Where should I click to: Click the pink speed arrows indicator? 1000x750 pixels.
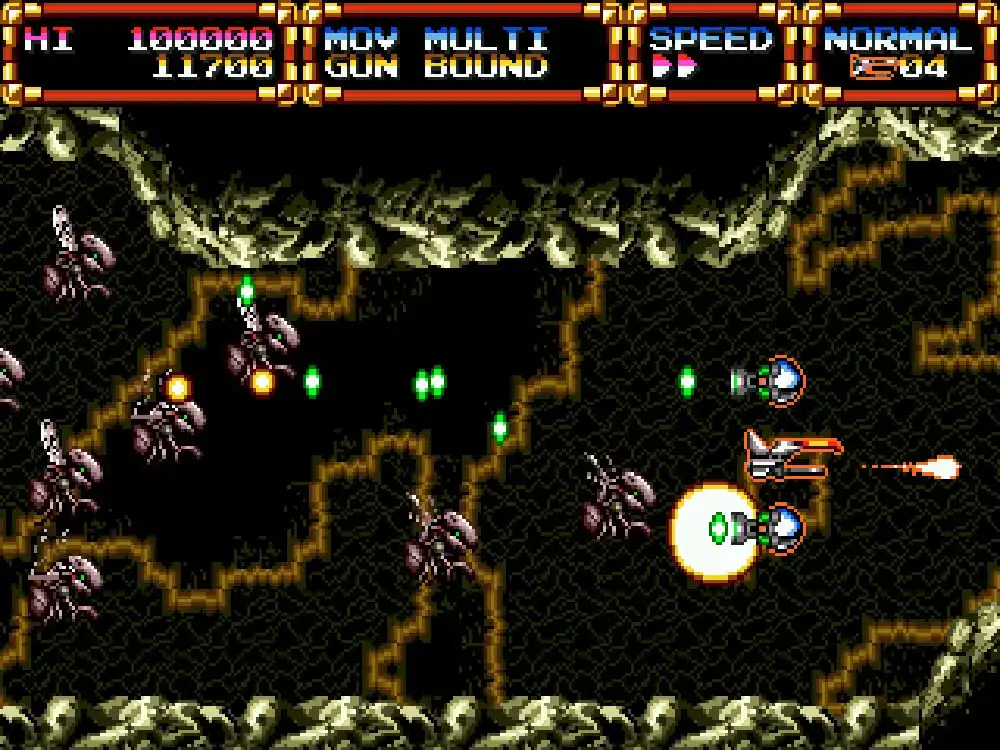pyautogui.click(x=672, y=69)
